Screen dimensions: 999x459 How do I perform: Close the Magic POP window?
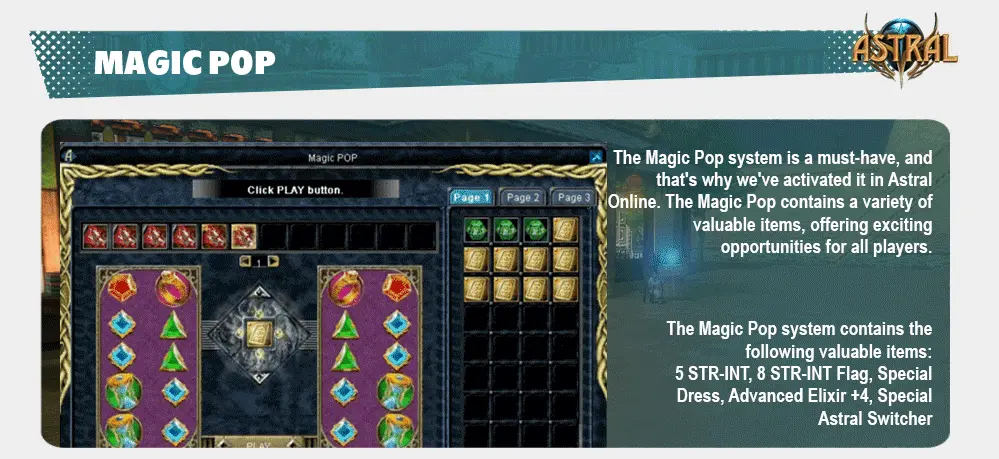coord(597,157)
